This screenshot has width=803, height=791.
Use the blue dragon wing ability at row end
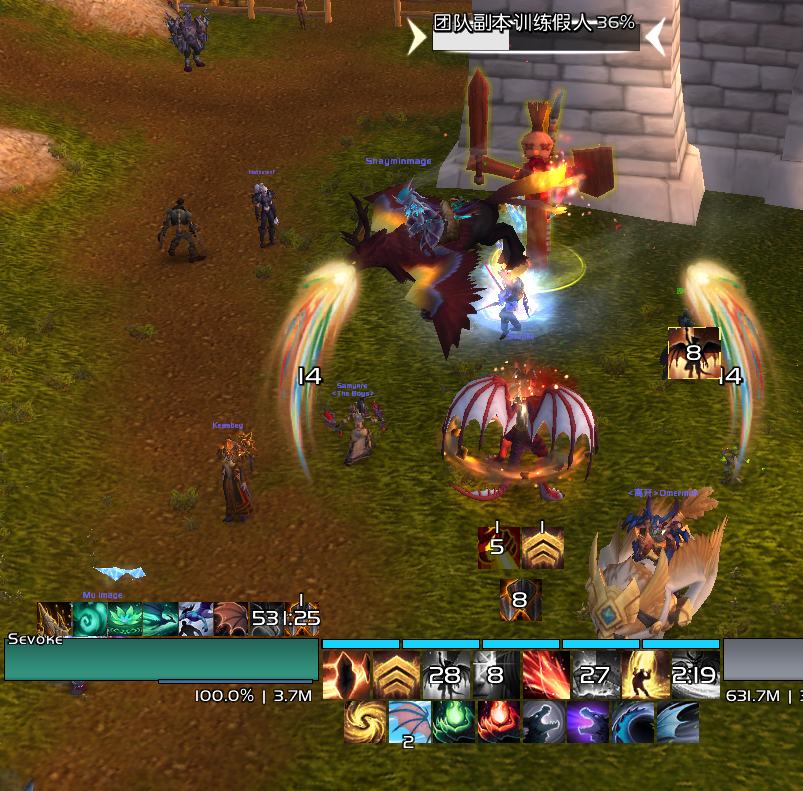tap(677, 721)
